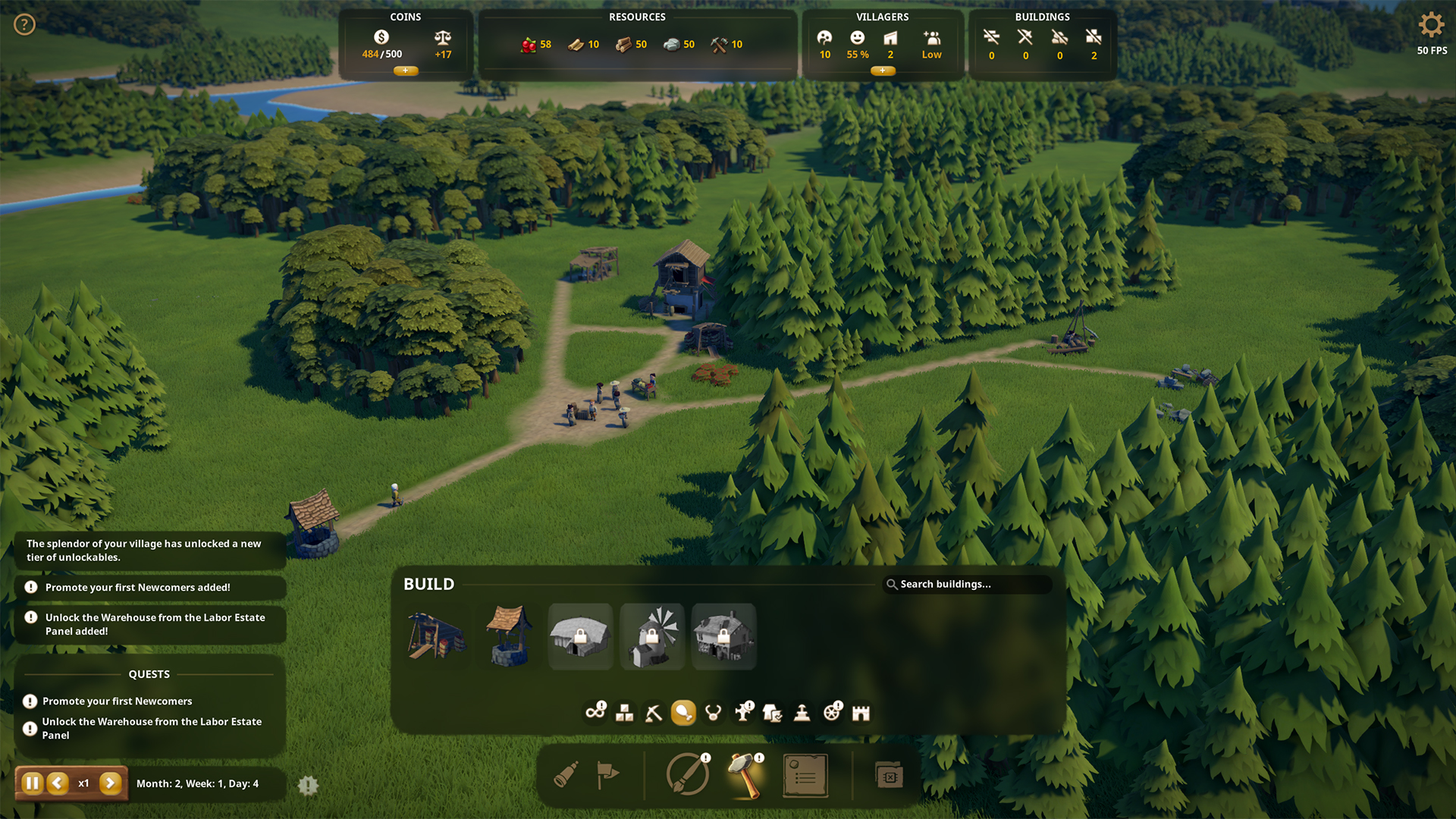Open the settings gear menu

pyautogui.click(x=1430, y=25)
